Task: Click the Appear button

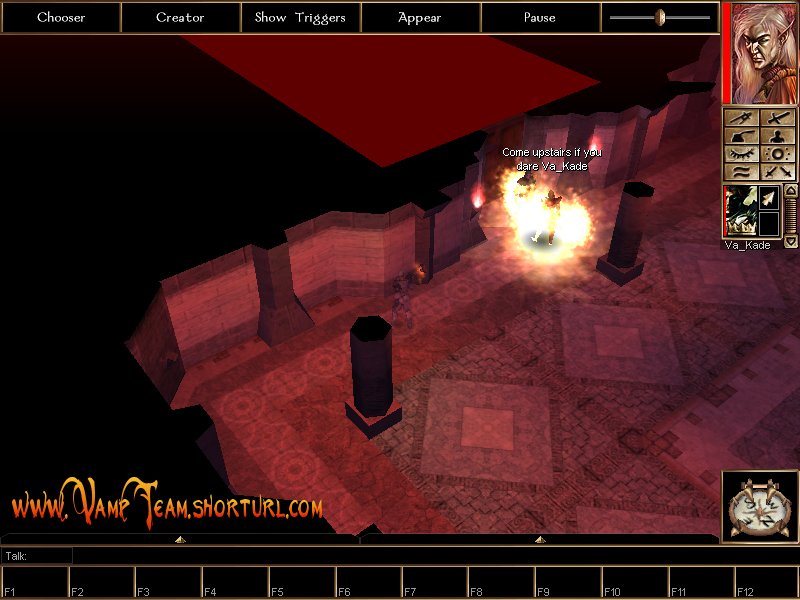Action: pos(420,17)
